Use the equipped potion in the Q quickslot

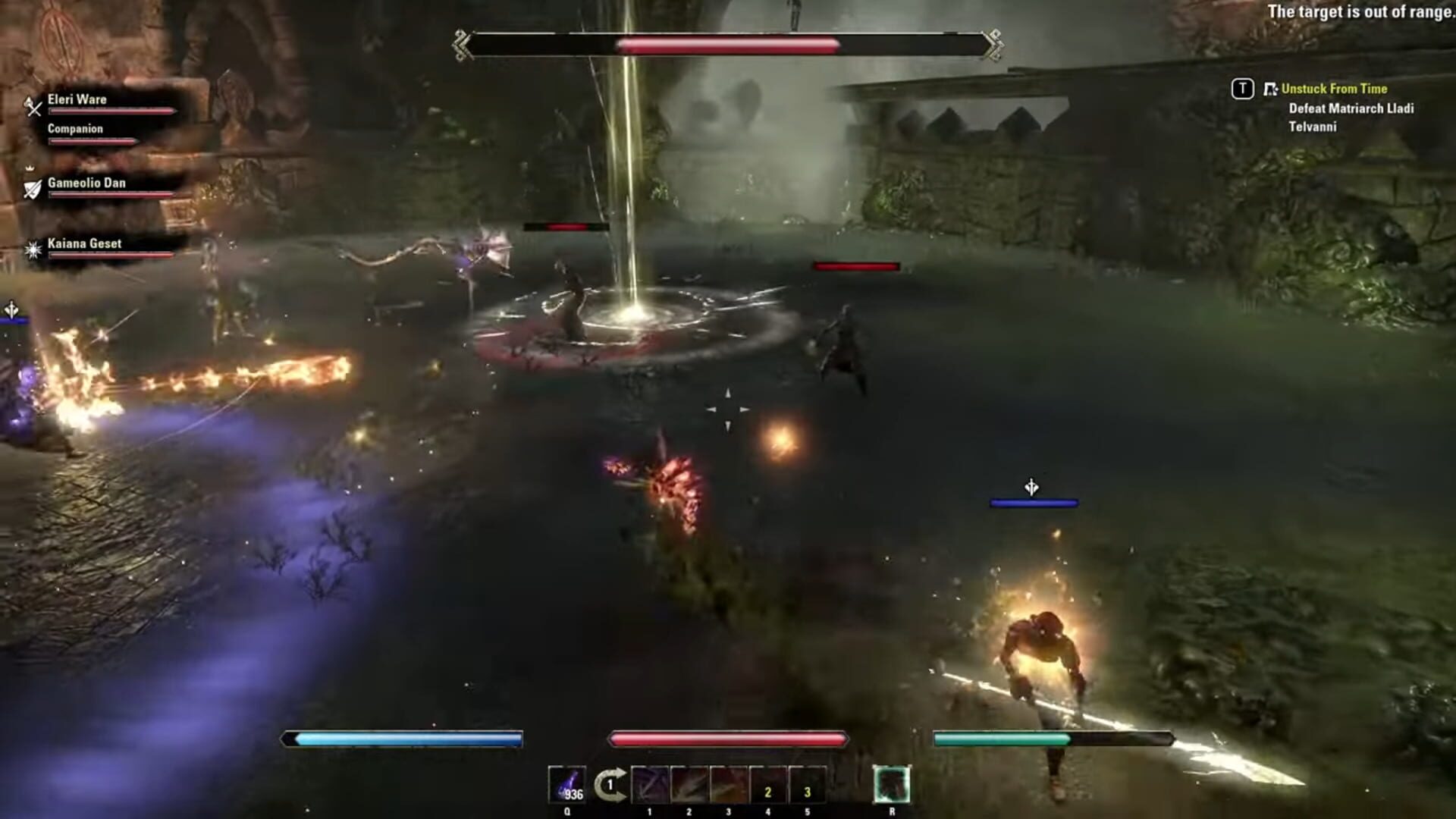click(x=567, y=785)
